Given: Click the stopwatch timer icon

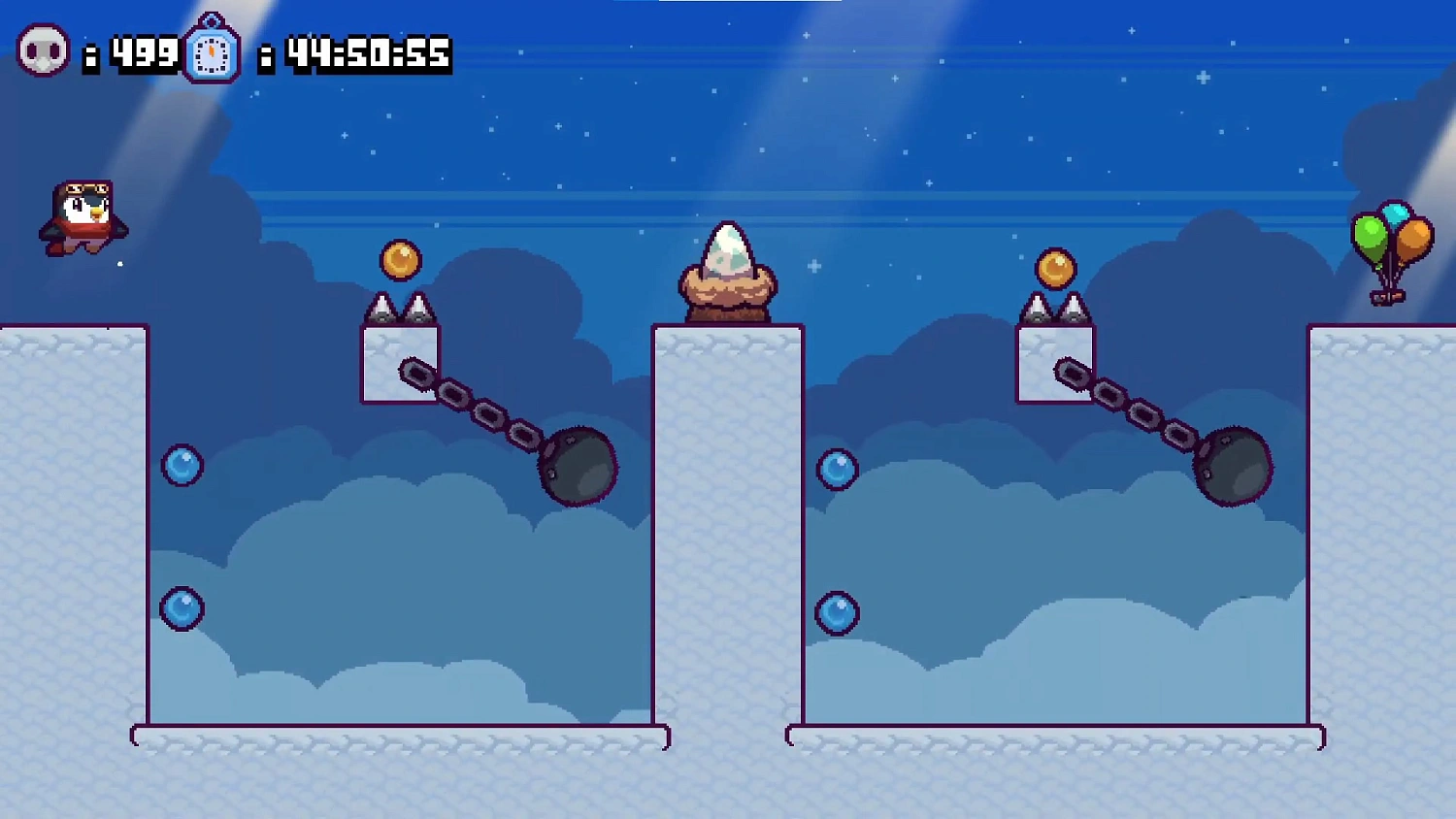Looking at the screenshot, I should point(213,53).
